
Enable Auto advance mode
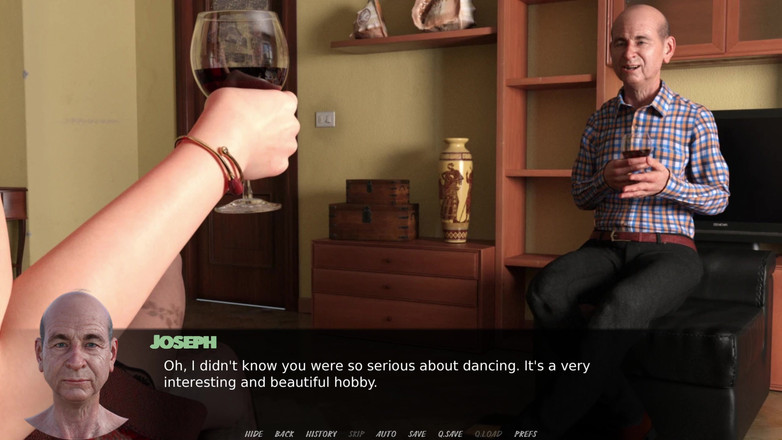386,434
